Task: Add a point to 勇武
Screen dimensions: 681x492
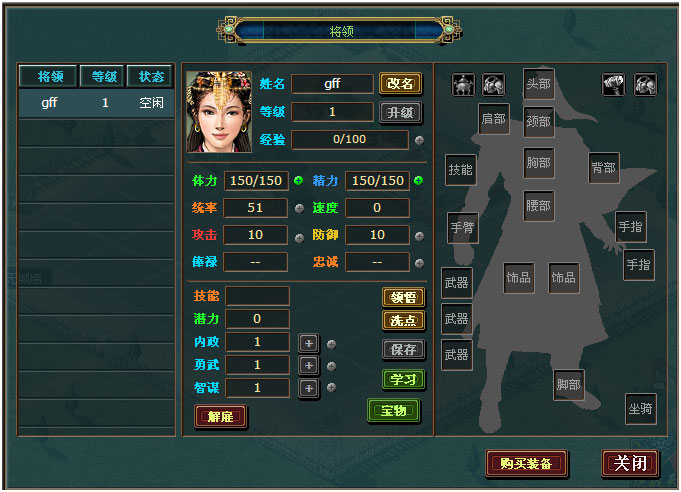Action: tap(308, 365)
